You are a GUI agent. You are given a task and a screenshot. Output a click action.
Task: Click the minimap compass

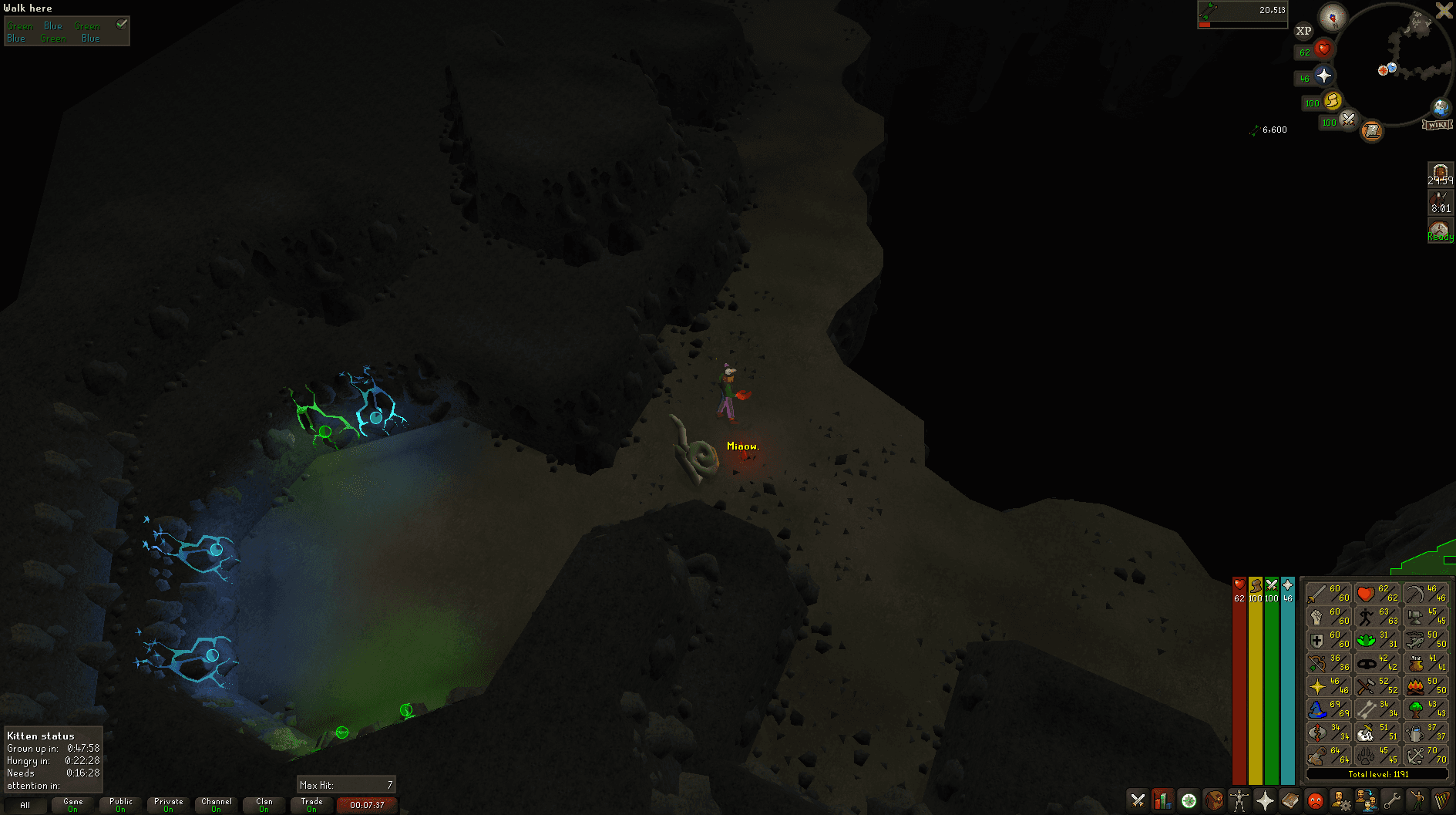tap(1332, 16)
